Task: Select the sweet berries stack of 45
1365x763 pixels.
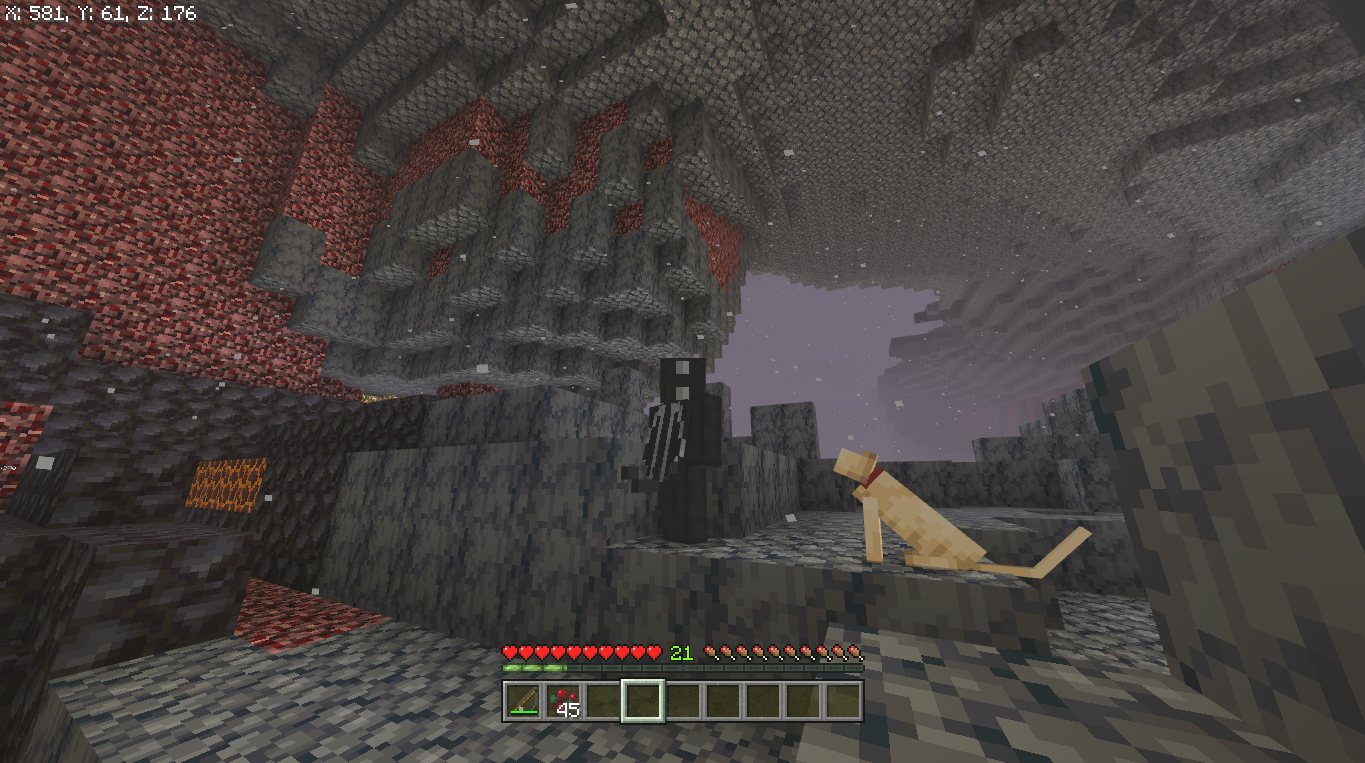Action: coord(562,700)
